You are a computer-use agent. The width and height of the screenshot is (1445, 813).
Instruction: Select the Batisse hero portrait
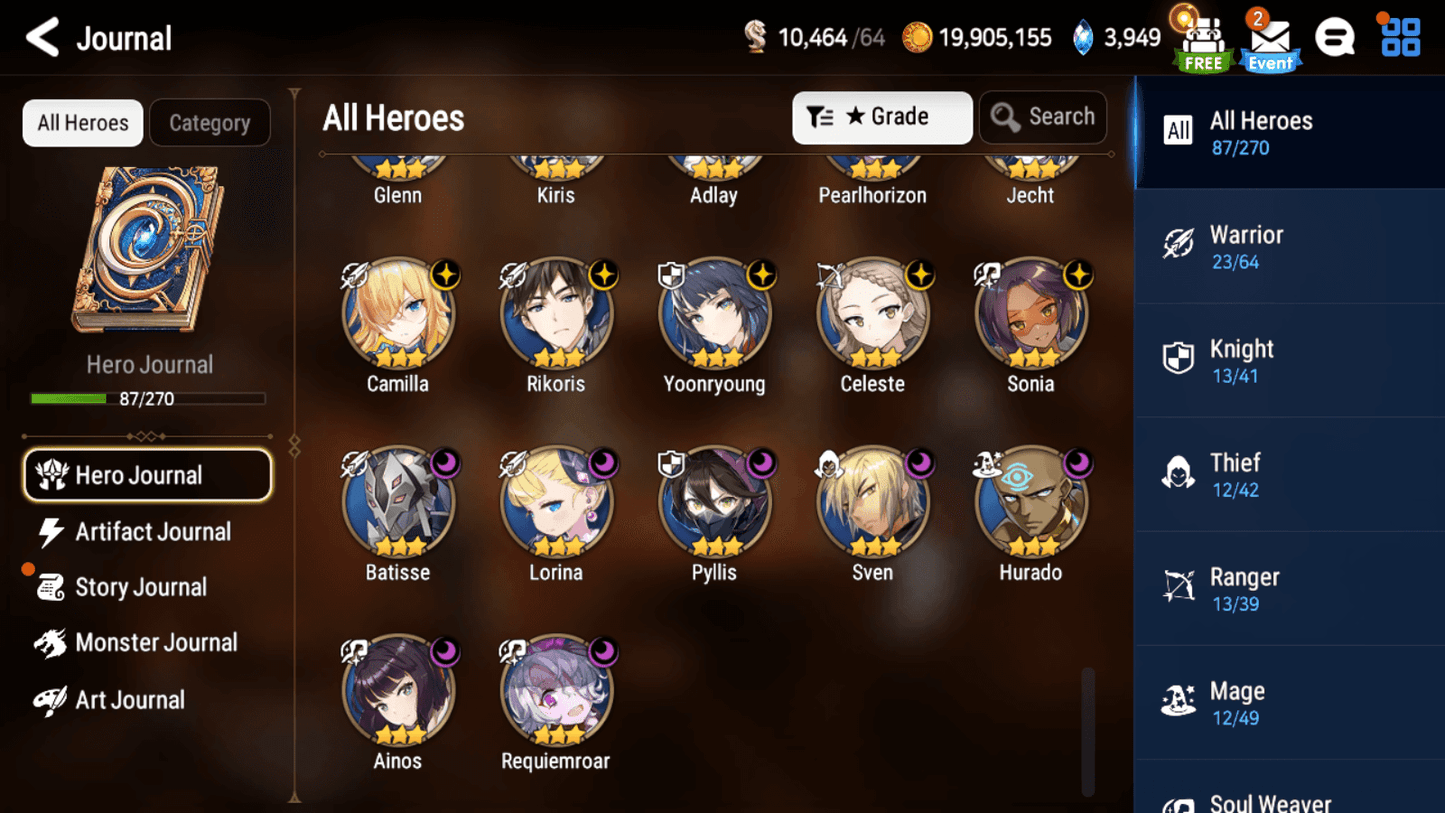(x=398, y=503)
